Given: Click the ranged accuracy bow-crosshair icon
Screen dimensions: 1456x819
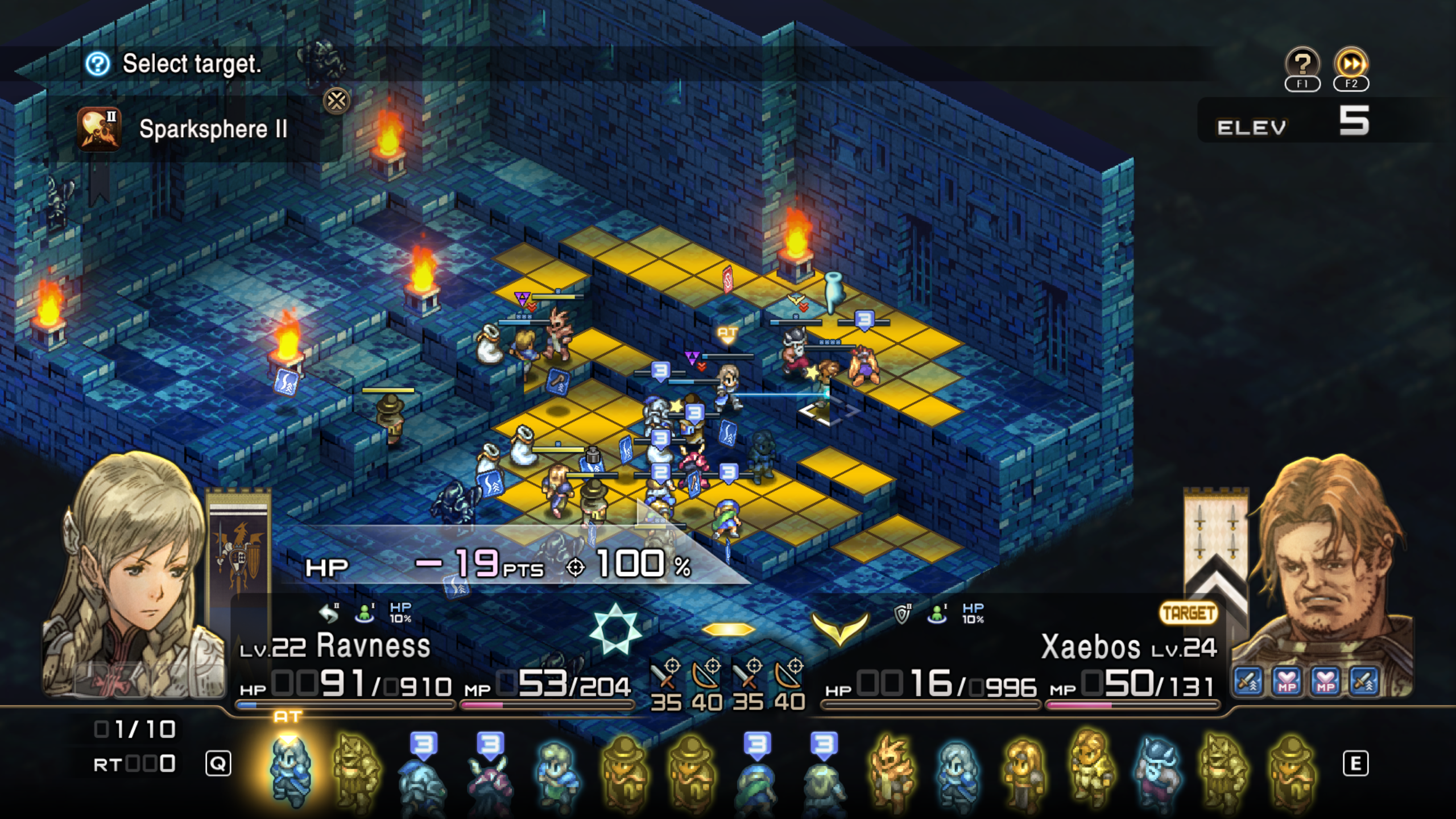Looking at the screenshot, I should click(x=705, y=677).
